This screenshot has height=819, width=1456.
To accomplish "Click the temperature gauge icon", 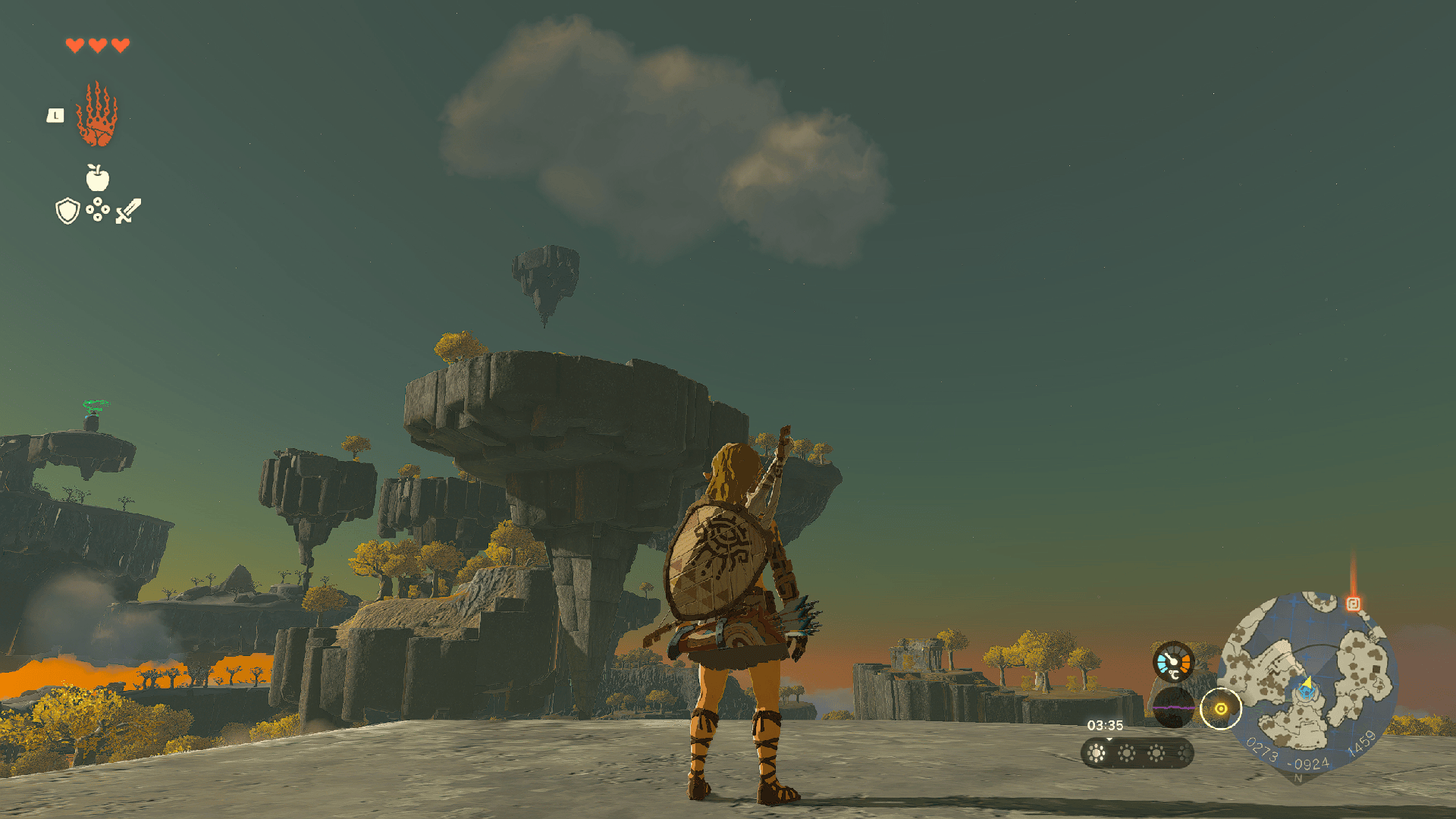I will [x=1172, y=662].
